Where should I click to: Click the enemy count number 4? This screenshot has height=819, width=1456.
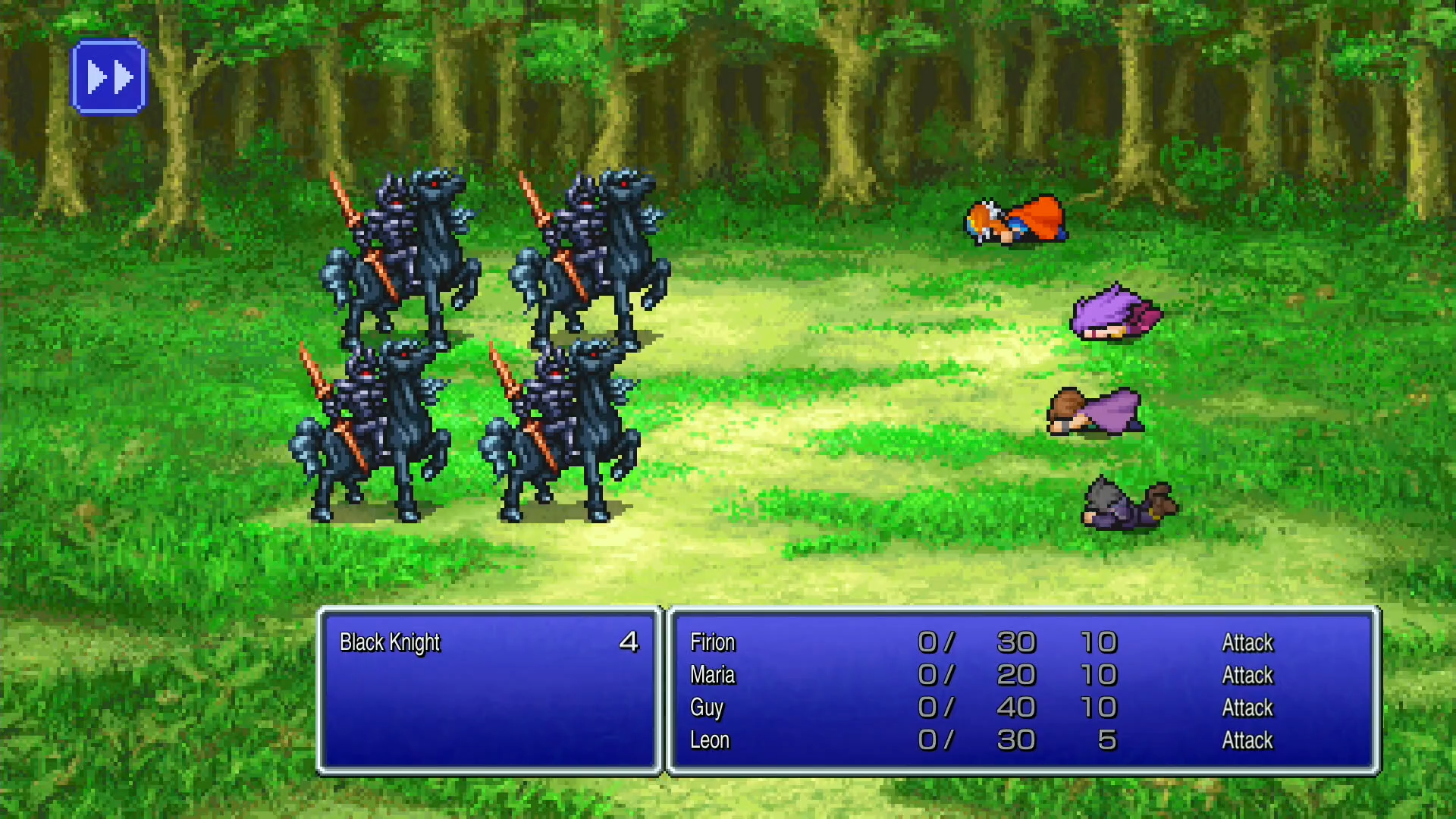628,642
